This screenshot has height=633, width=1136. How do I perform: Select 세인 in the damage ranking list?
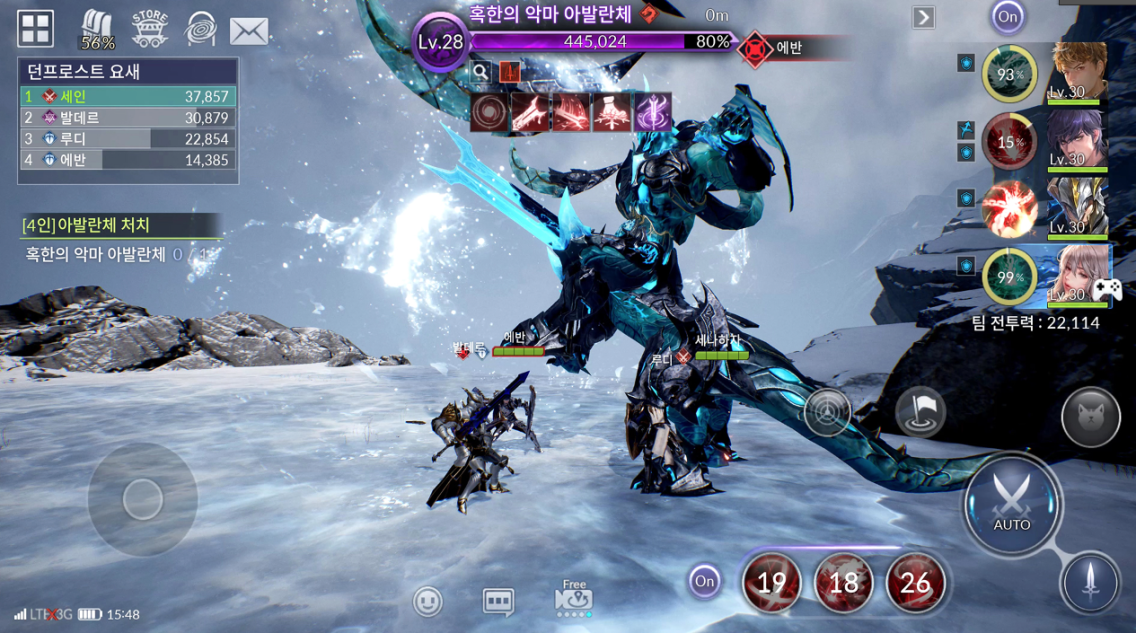(x=127, y=97)
